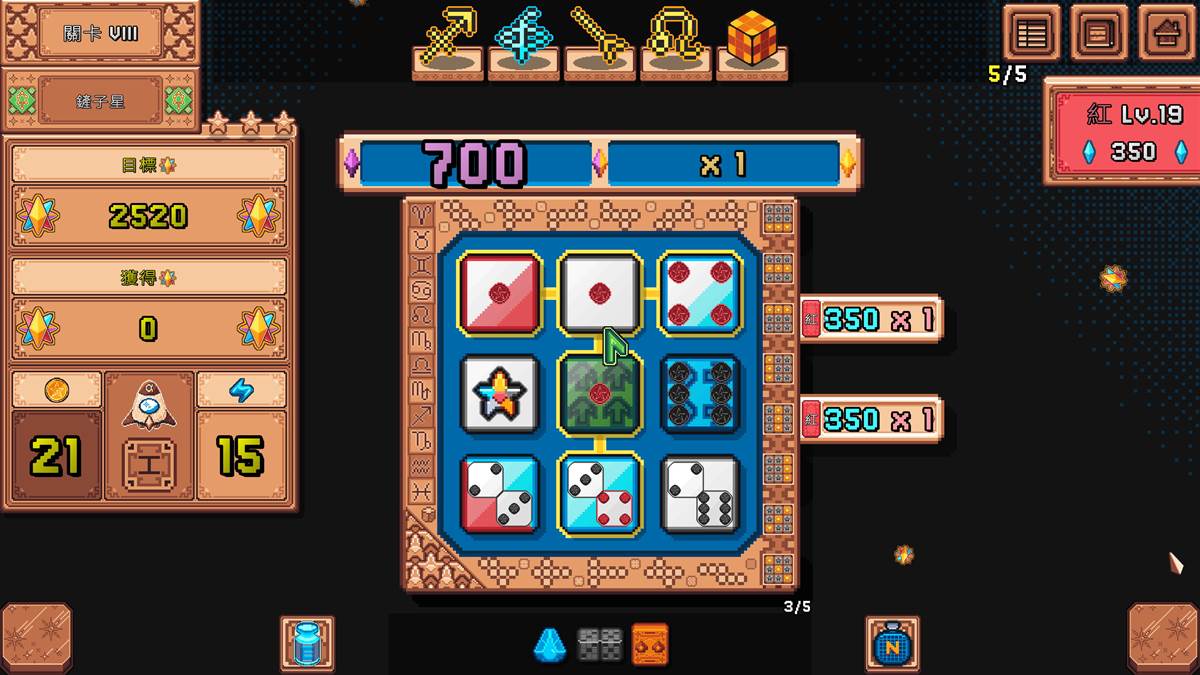Select the star emblem tile on the board
1200x675 pixels.
[x=500, y=393]
